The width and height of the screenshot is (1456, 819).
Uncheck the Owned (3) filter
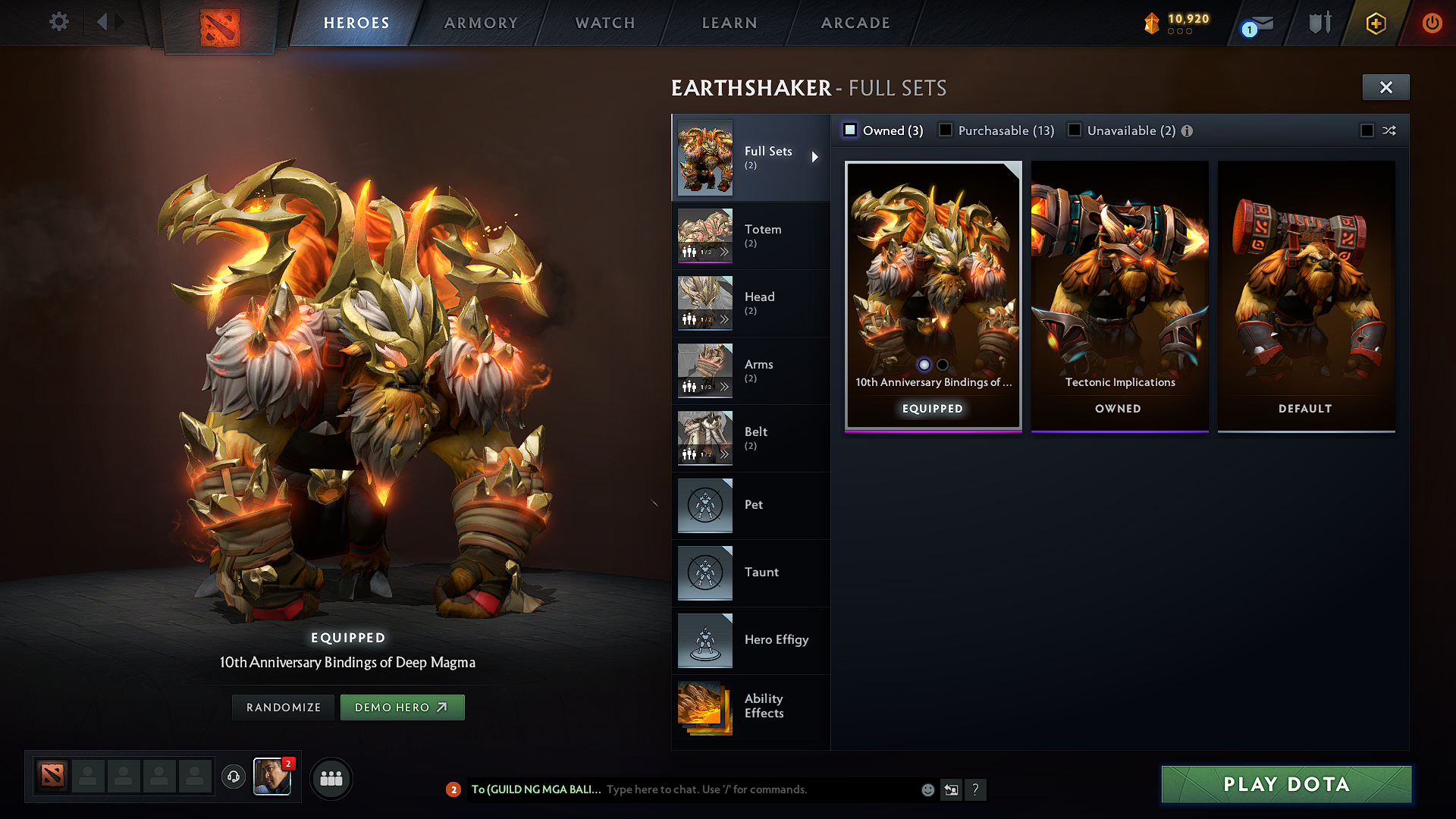(849, 130)
